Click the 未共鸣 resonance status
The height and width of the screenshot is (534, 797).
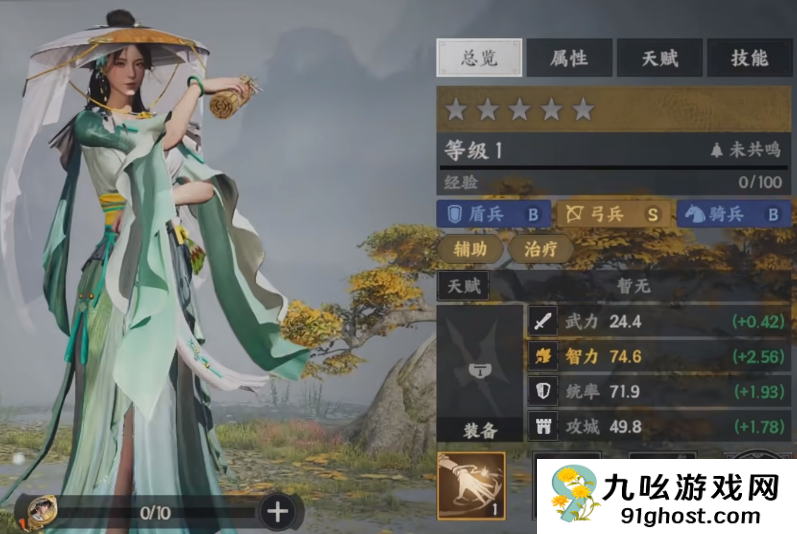point(744,151)
